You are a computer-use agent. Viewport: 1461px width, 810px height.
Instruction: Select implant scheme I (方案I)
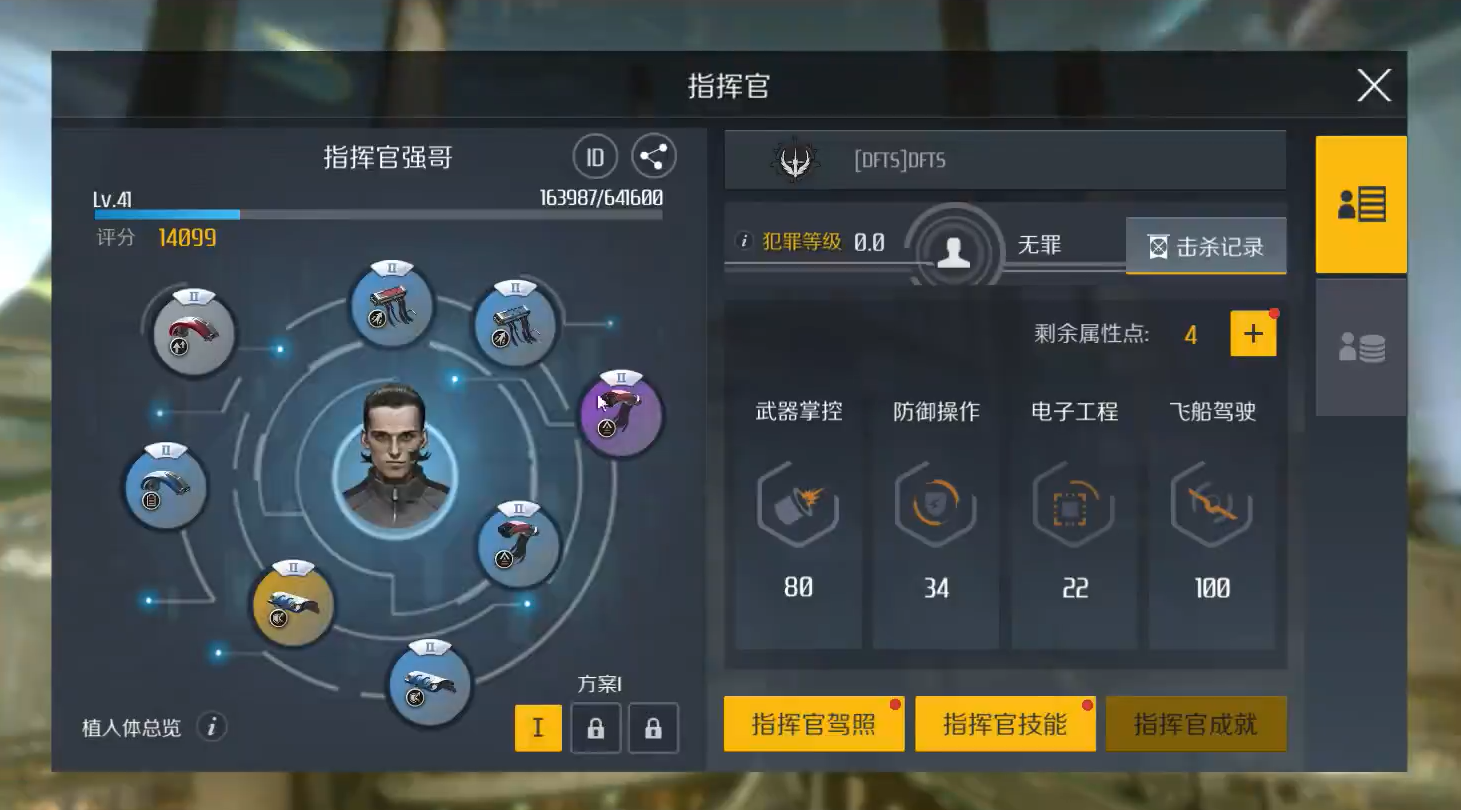tap(539, 729)
